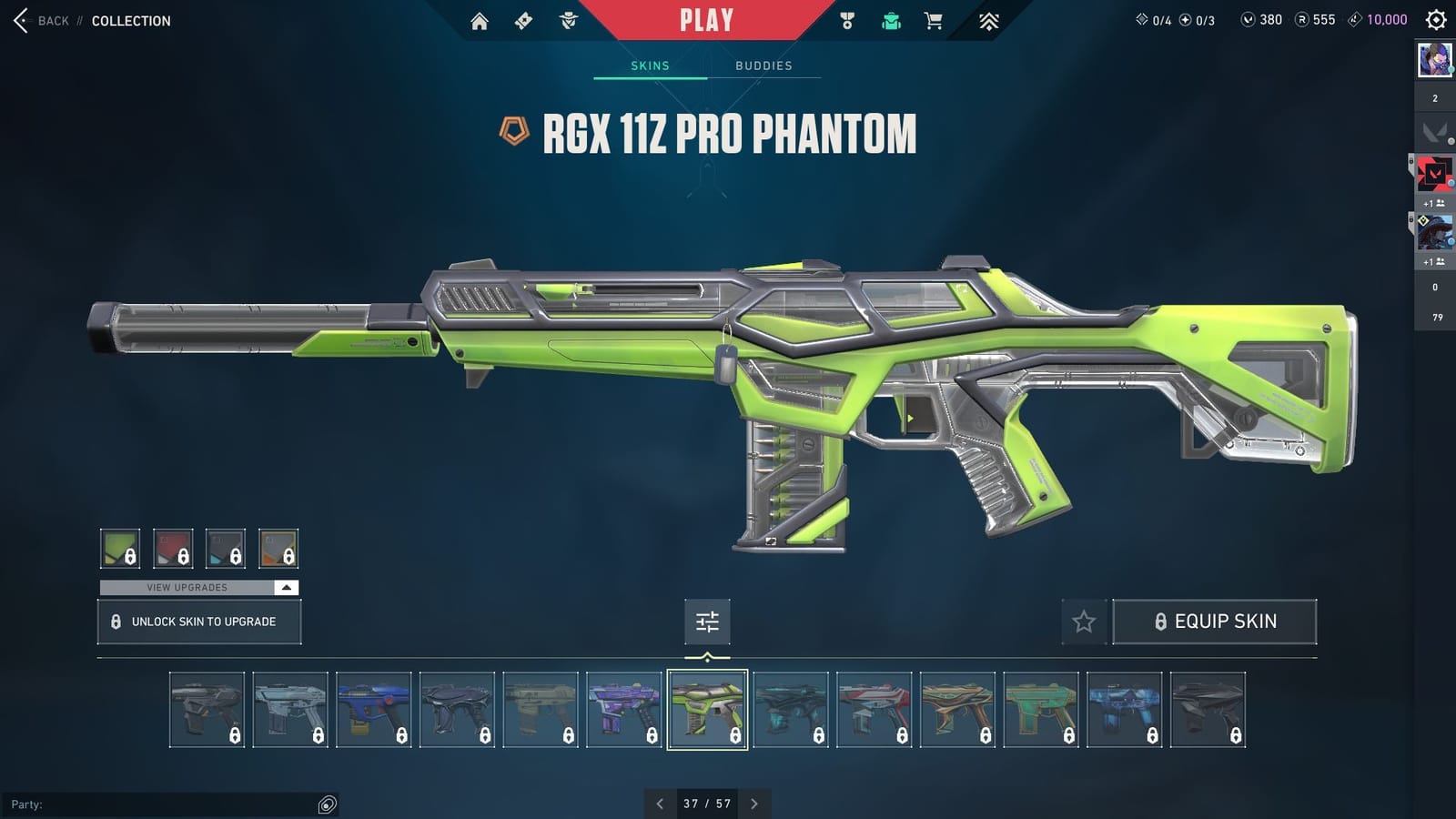Go to the next skins page with right arrow

point(753,804)
